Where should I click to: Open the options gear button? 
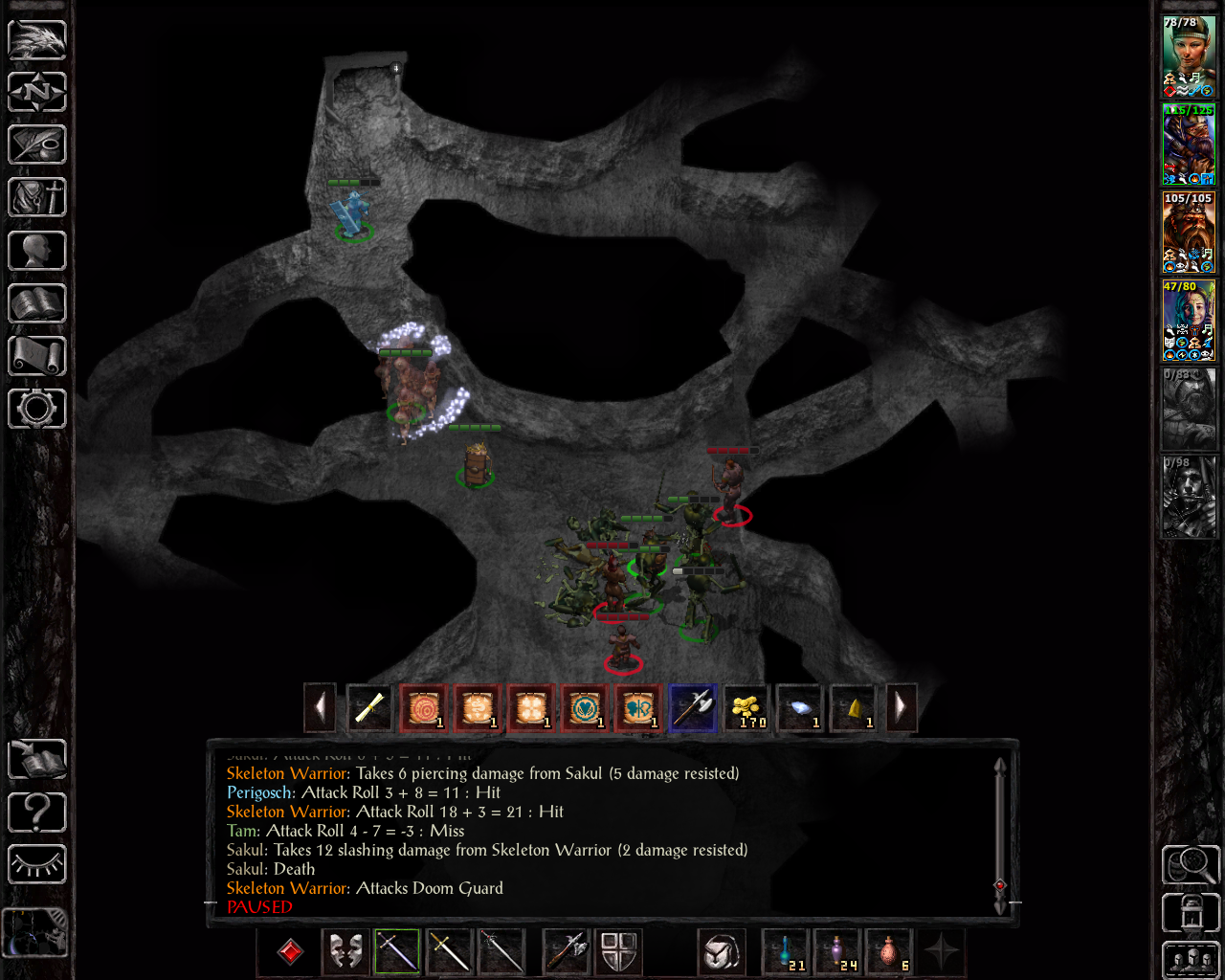[37, 409]
